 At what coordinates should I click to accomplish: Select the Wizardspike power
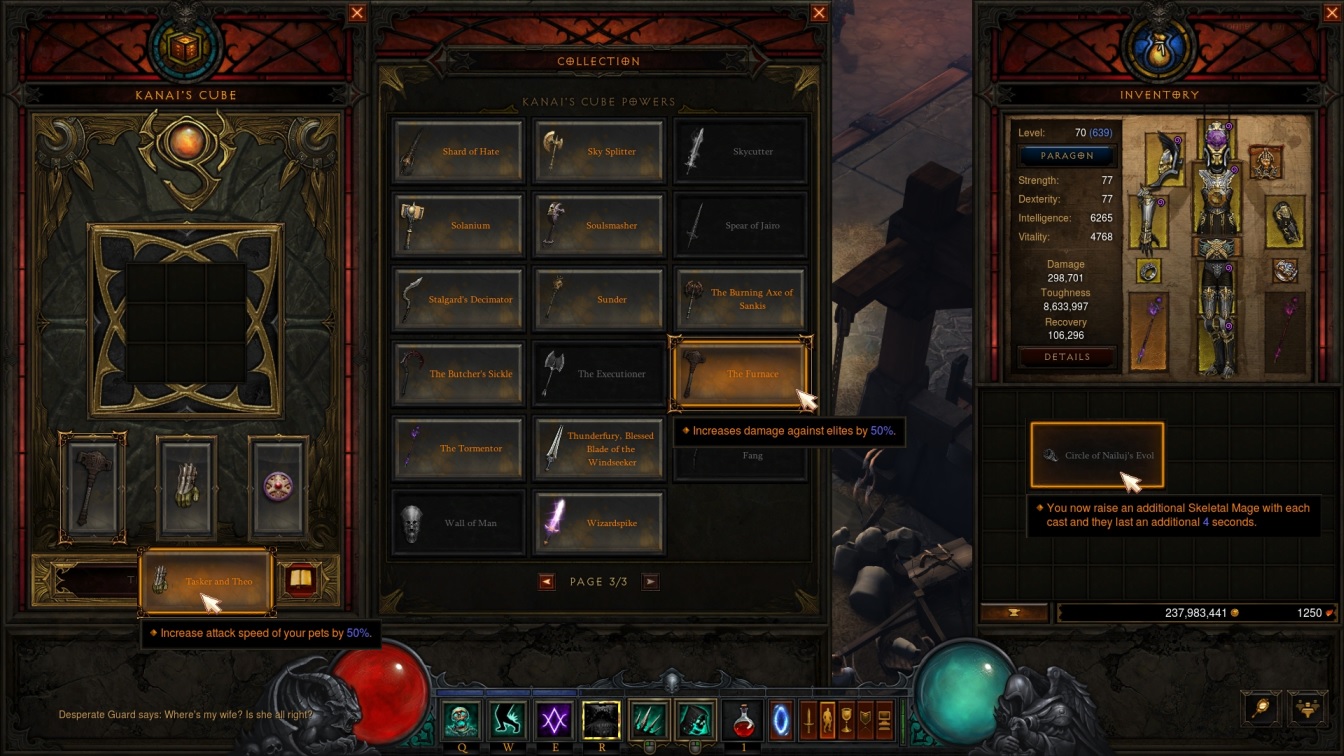(599, 523)
